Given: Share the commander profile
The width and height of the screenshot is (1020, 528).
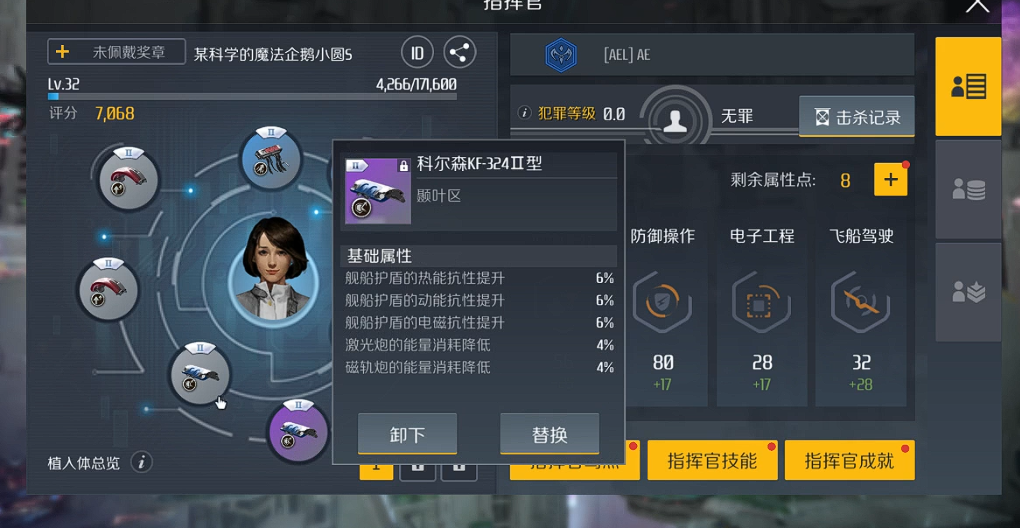Looking at the screenshot, I should coord(459,53).
